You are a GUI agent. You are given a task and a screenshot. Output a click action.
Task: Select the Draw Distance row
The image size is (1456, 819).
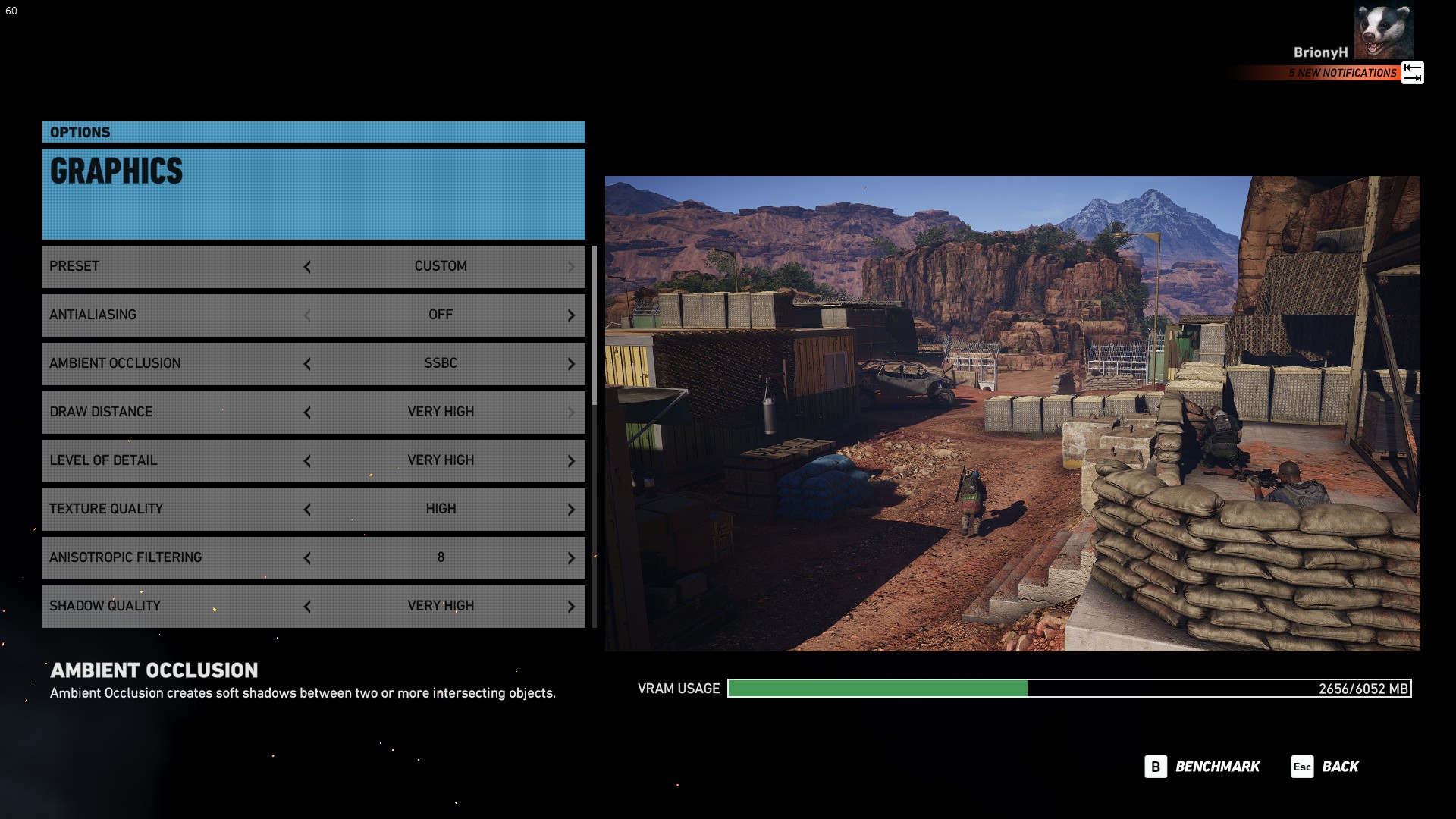tap(174, 412)
